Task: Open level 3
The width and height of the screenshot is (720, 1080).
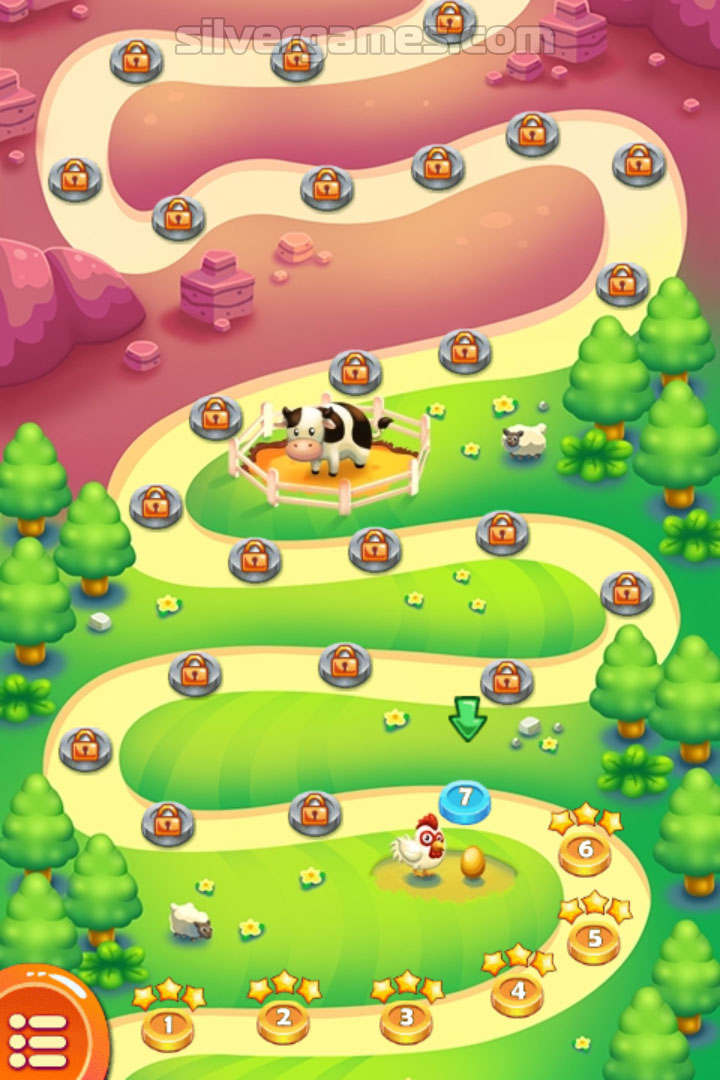Action: click(406, 1019)
